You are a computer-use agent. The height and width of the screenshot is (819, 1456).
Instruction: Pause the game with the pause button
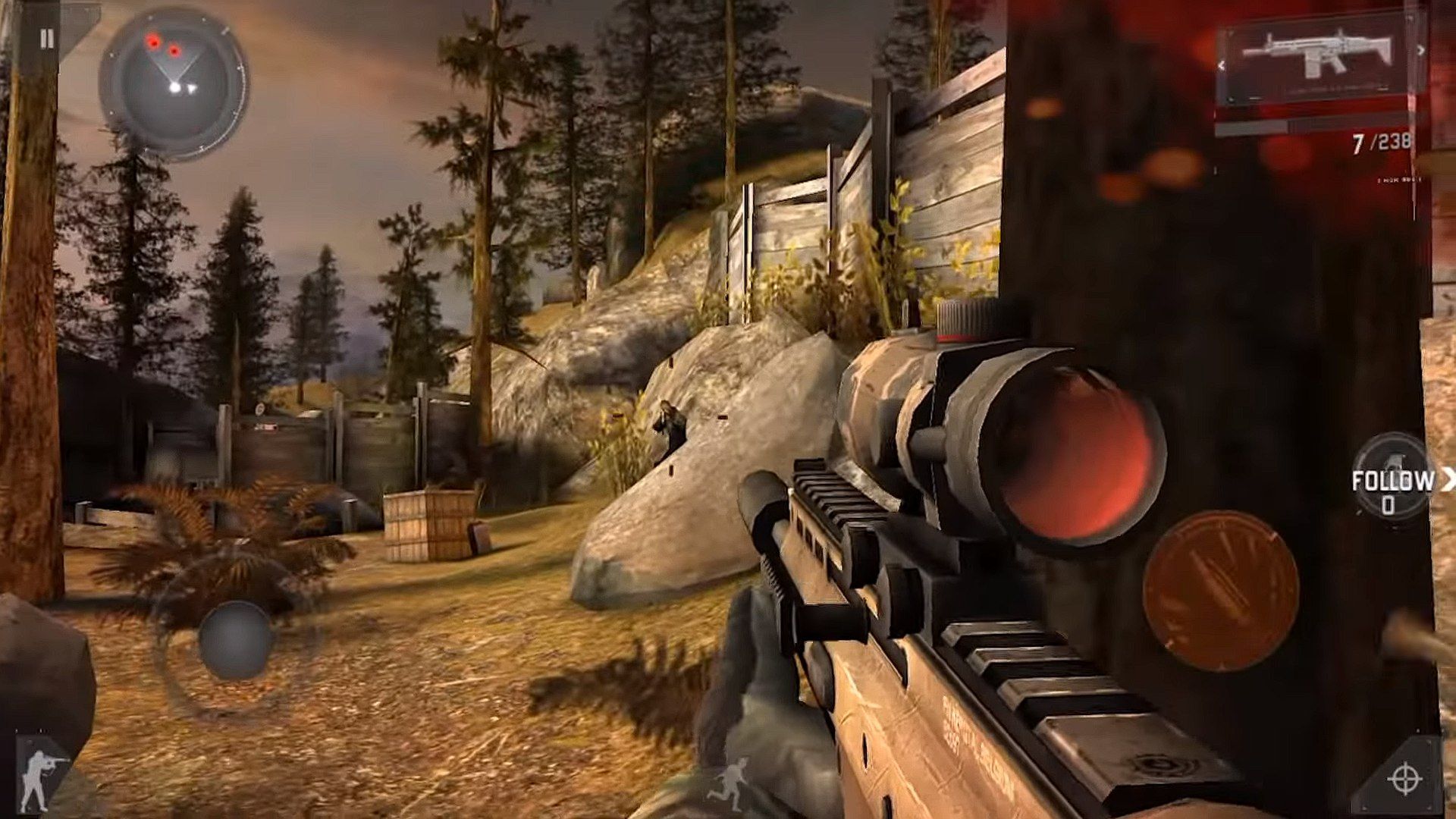[47, 39]
